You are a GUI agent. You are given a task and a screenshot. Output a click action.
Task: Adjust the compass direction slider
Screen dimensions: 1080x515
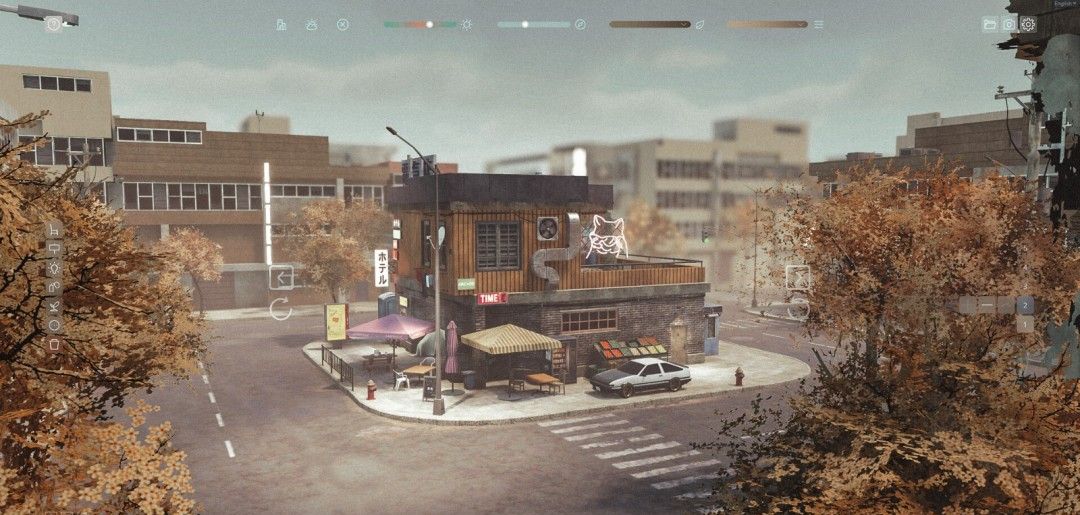click(x=525, y=24)
